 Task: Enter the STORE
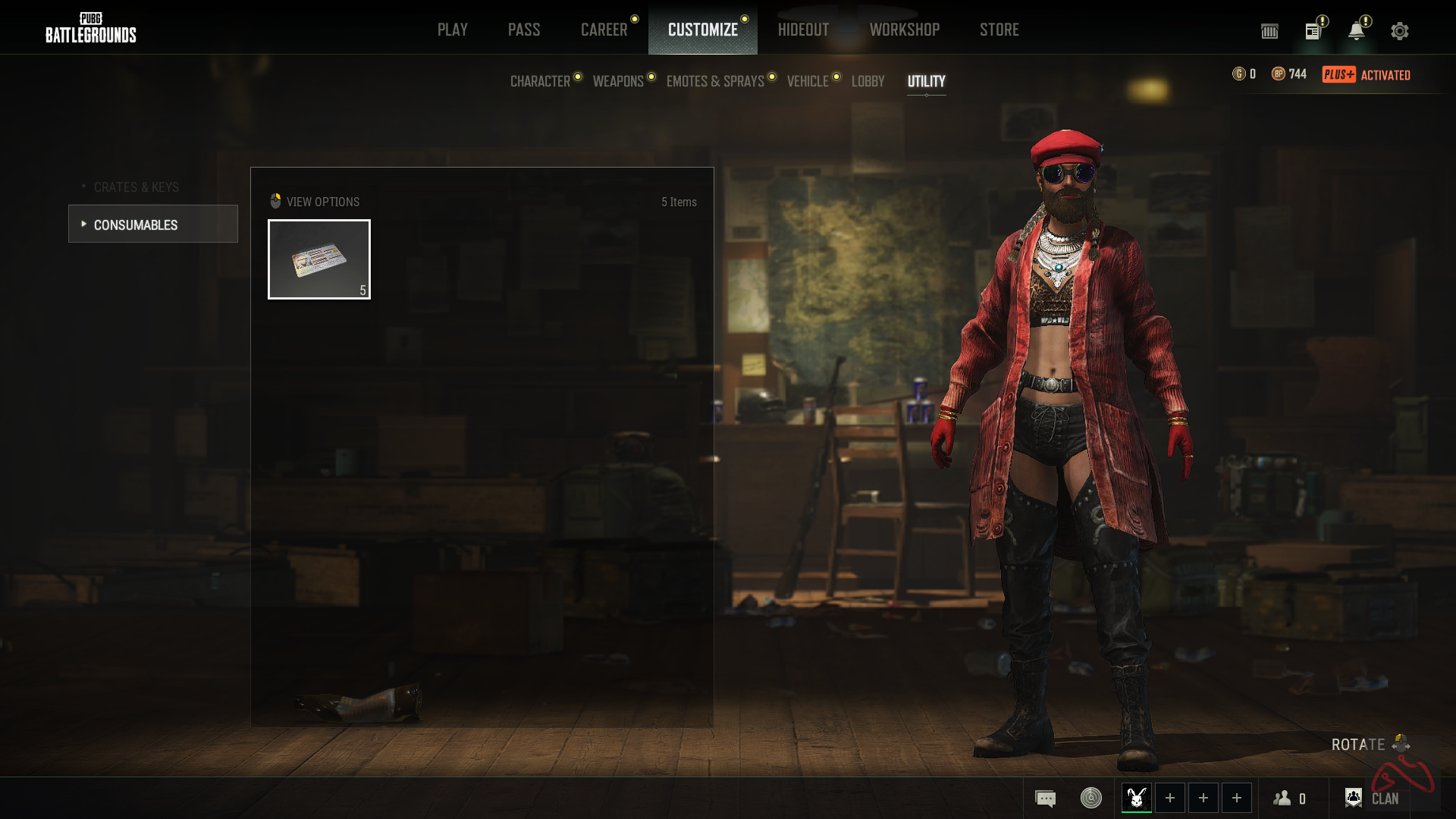point(999,30)
